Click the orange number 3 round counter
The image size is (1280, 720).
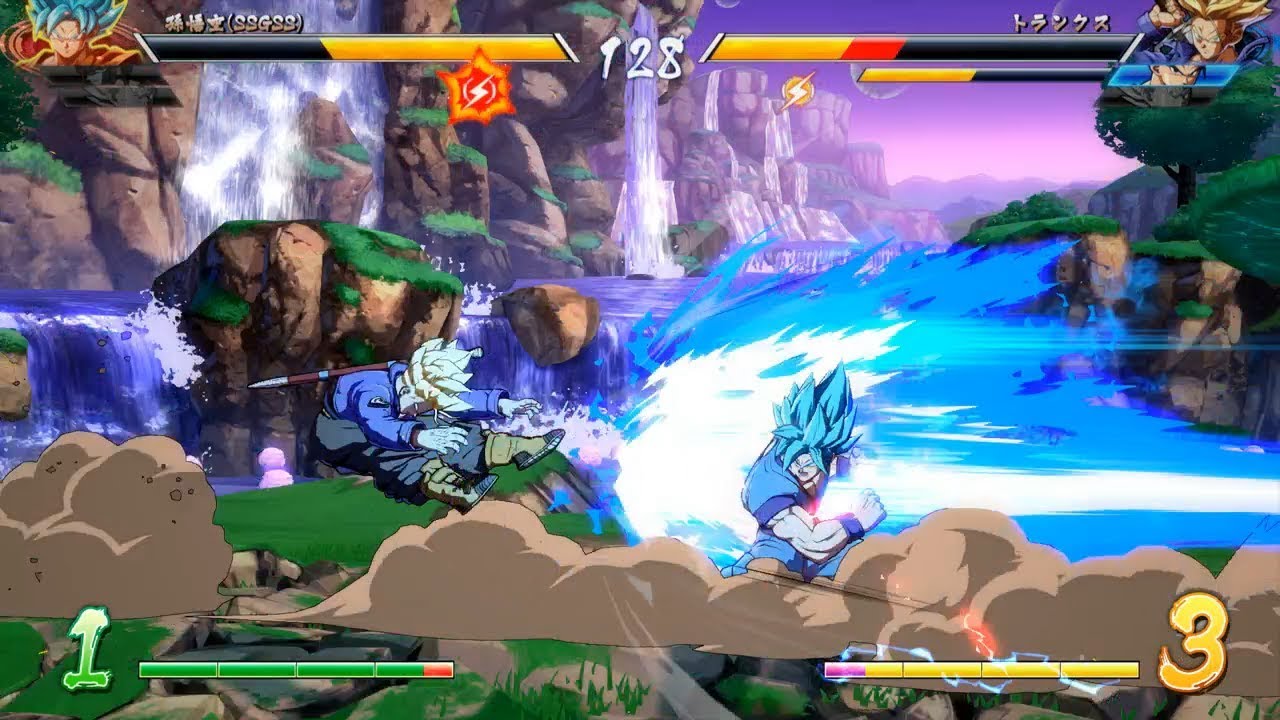point(1197,645)
